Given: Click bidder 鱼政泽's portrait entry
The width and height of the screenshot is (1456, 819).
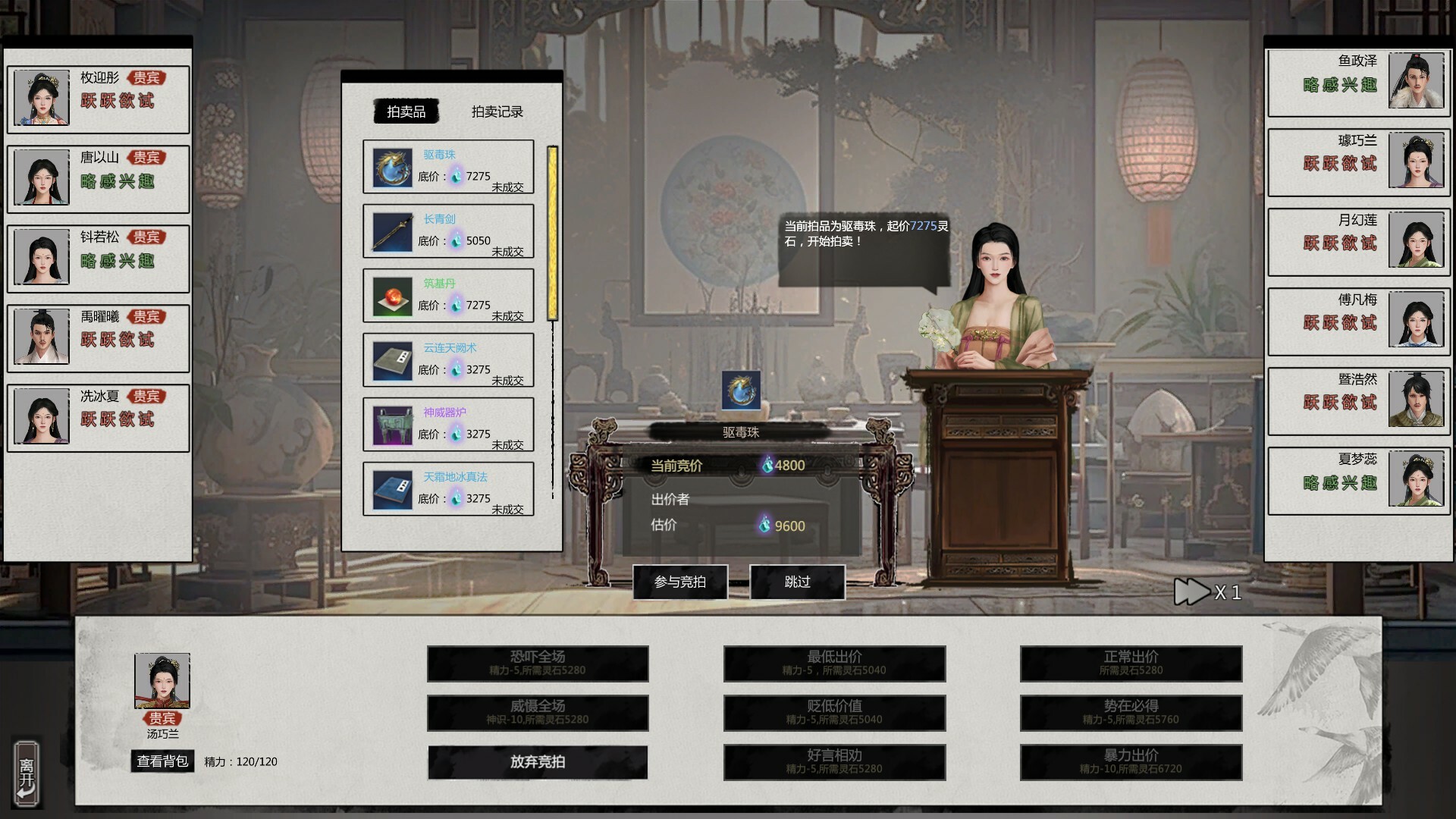Looking at the screenshot, I should pos(1358,83).
